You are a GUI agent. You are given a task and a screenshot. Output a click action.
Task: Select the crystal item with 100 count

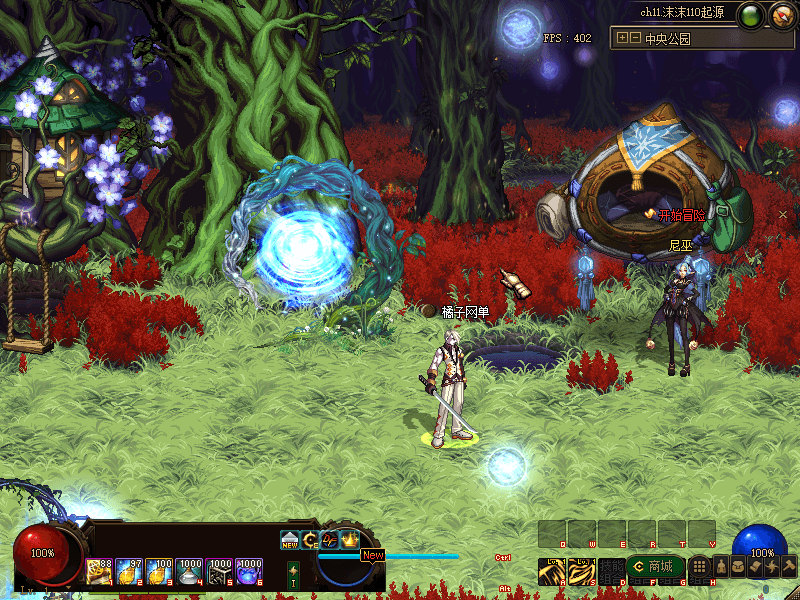pos(159,571)
